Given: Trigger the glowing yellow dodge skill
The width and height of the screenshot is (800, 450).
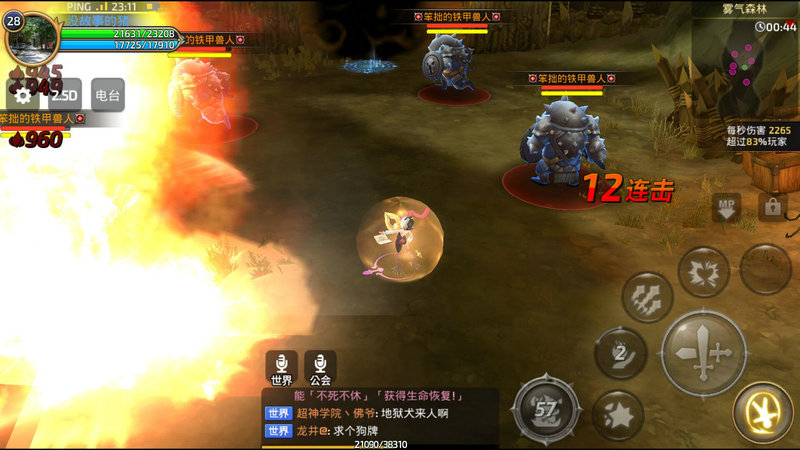Looking at the screenshot, I should point(763,413).
